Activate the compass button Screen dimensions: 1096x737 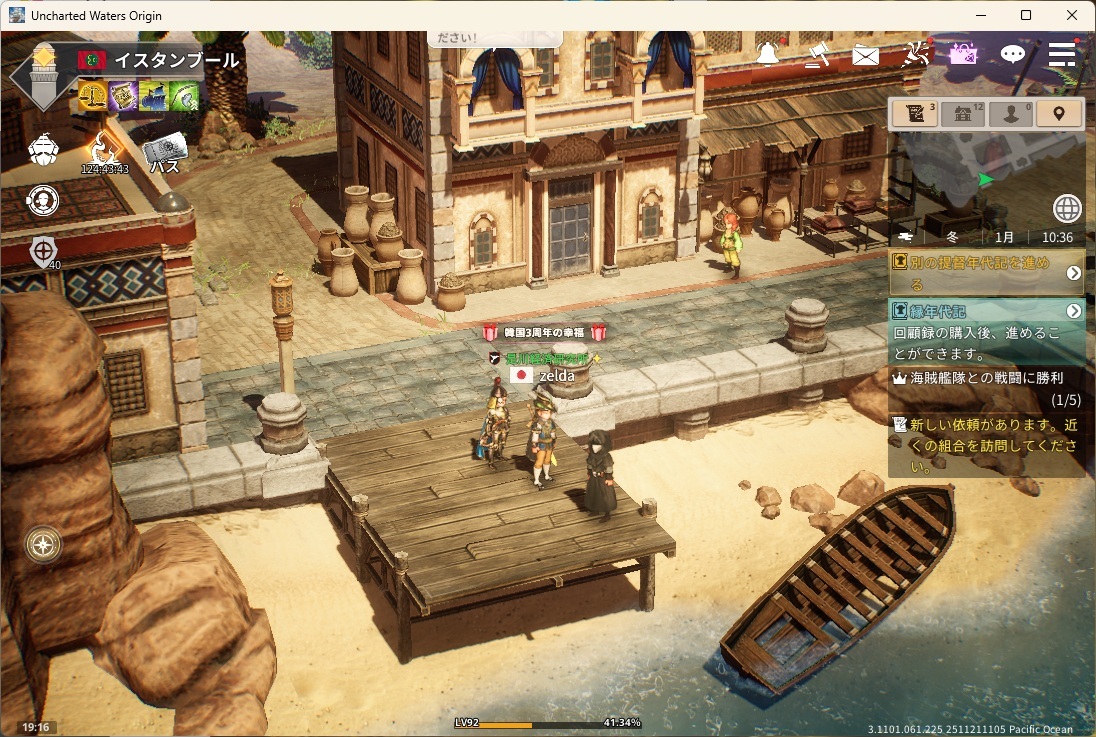pyautogui.click(x=44, y=545)
